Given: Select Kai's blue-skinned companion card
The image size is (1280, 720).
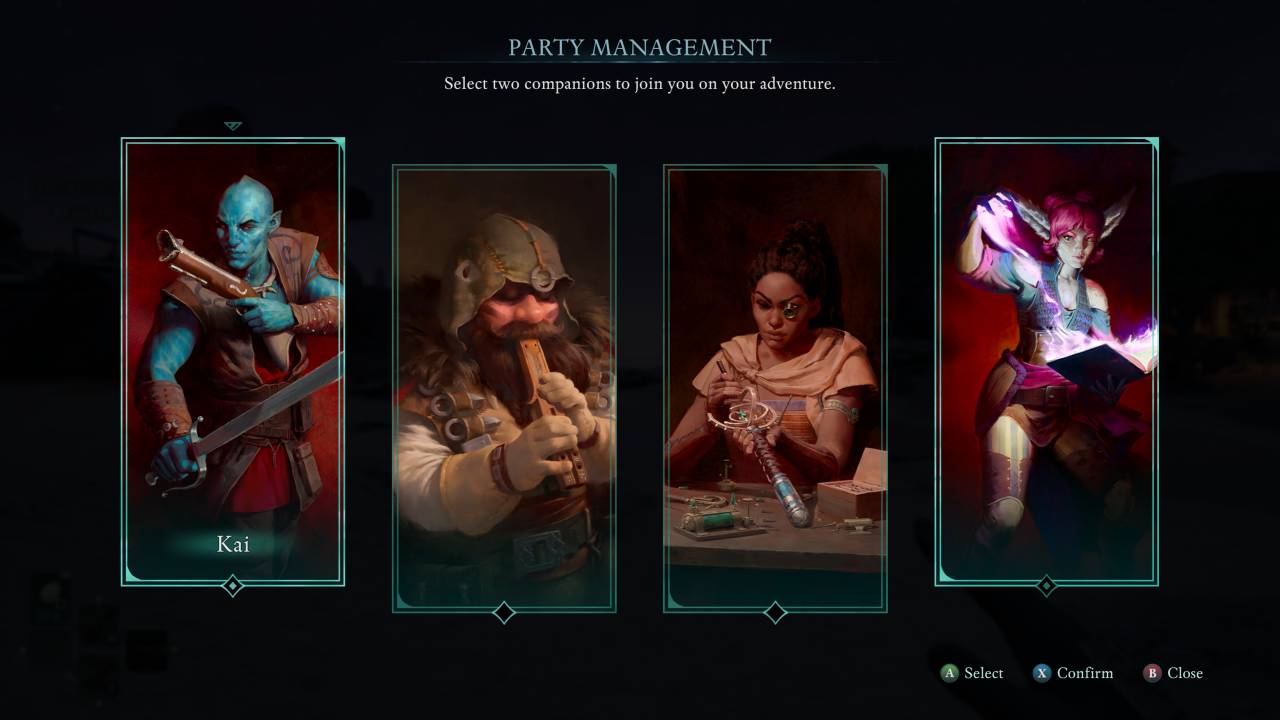Looking at the screenshot, I should pos(233,360).
